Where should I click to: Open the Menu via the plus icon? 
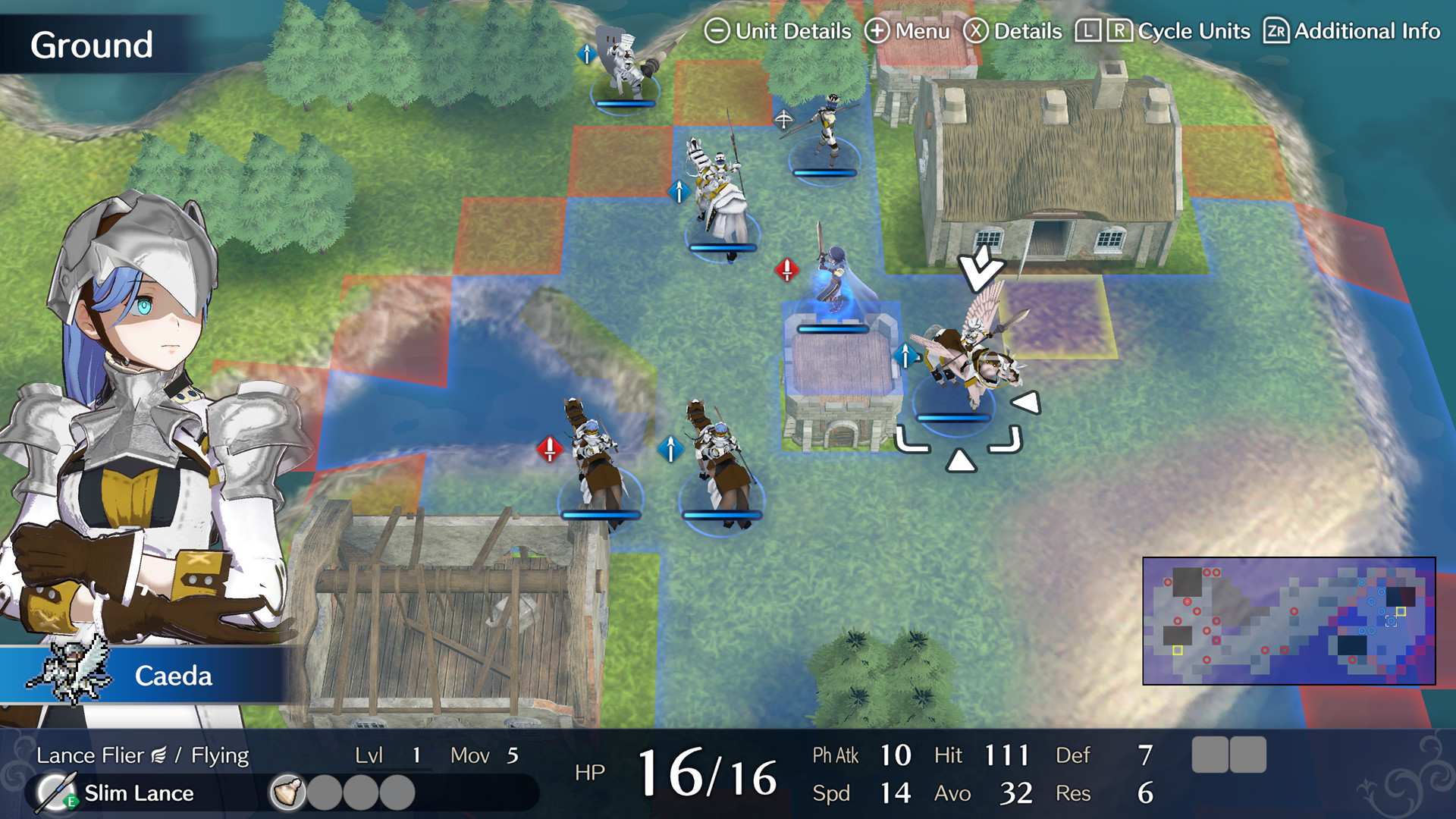(878, 32)
